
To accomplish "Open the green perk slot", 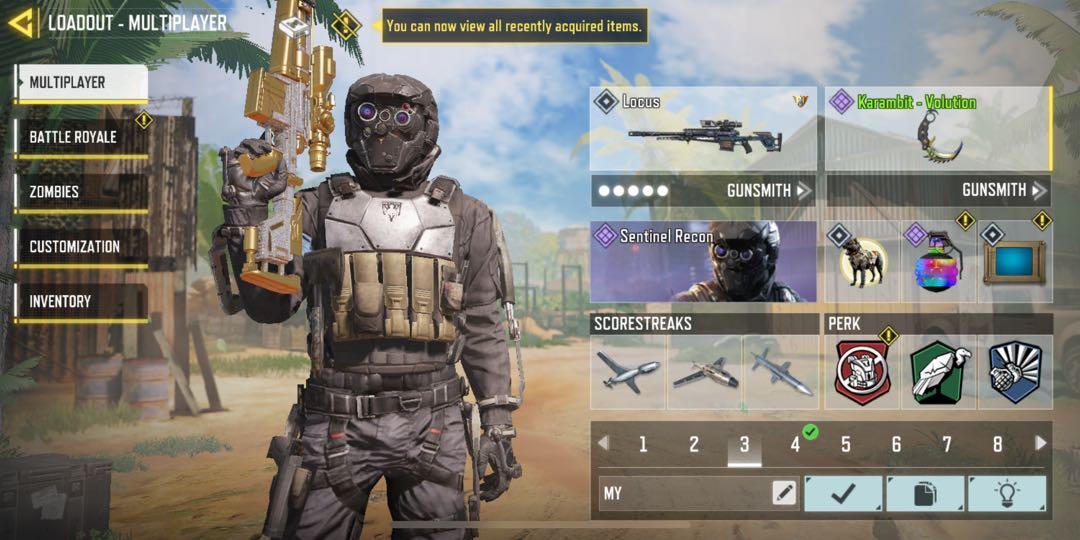I will 938,372.
